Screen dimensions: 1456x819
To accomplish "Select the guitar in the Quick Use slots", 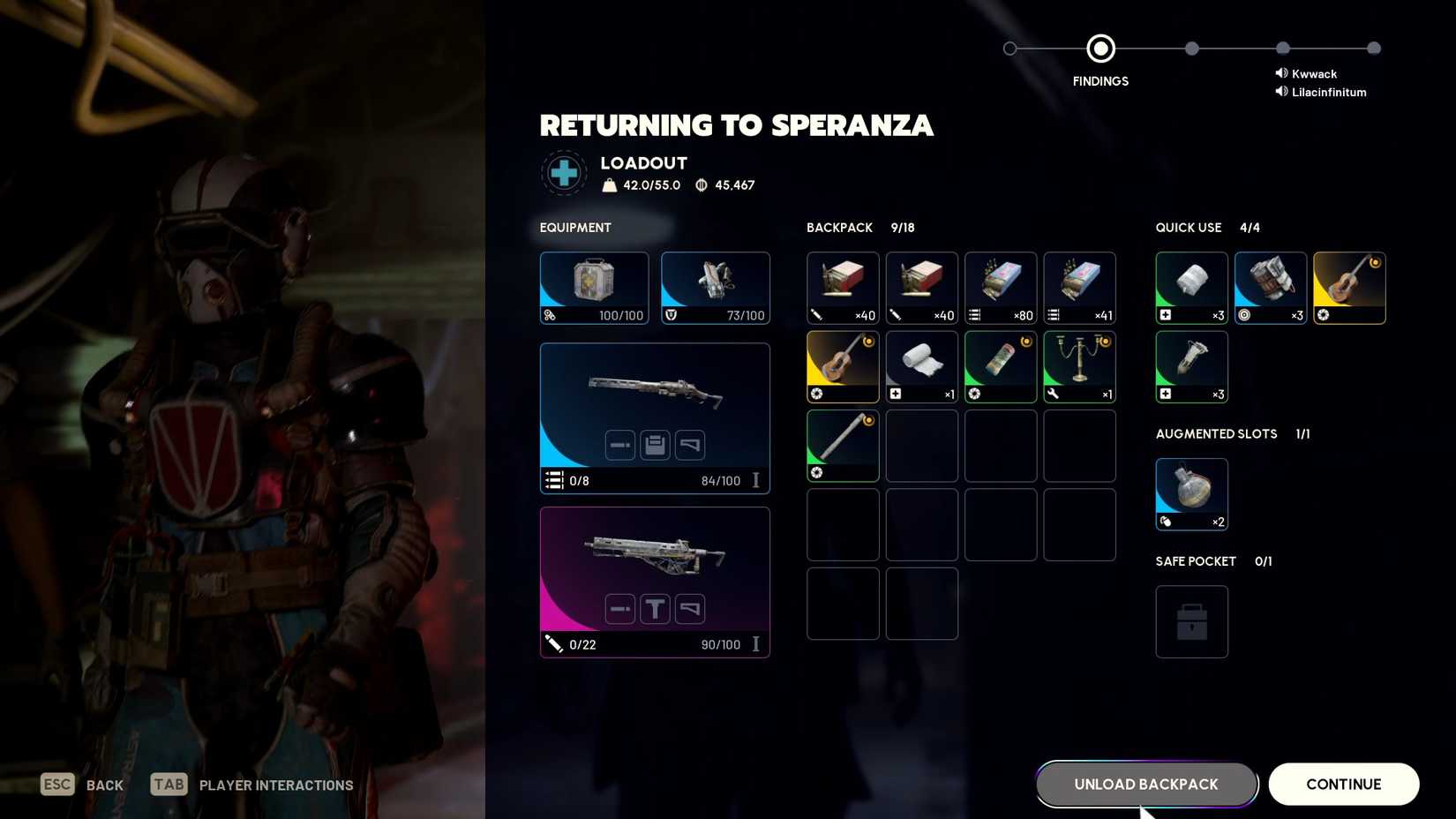I will pos(1349,288).
